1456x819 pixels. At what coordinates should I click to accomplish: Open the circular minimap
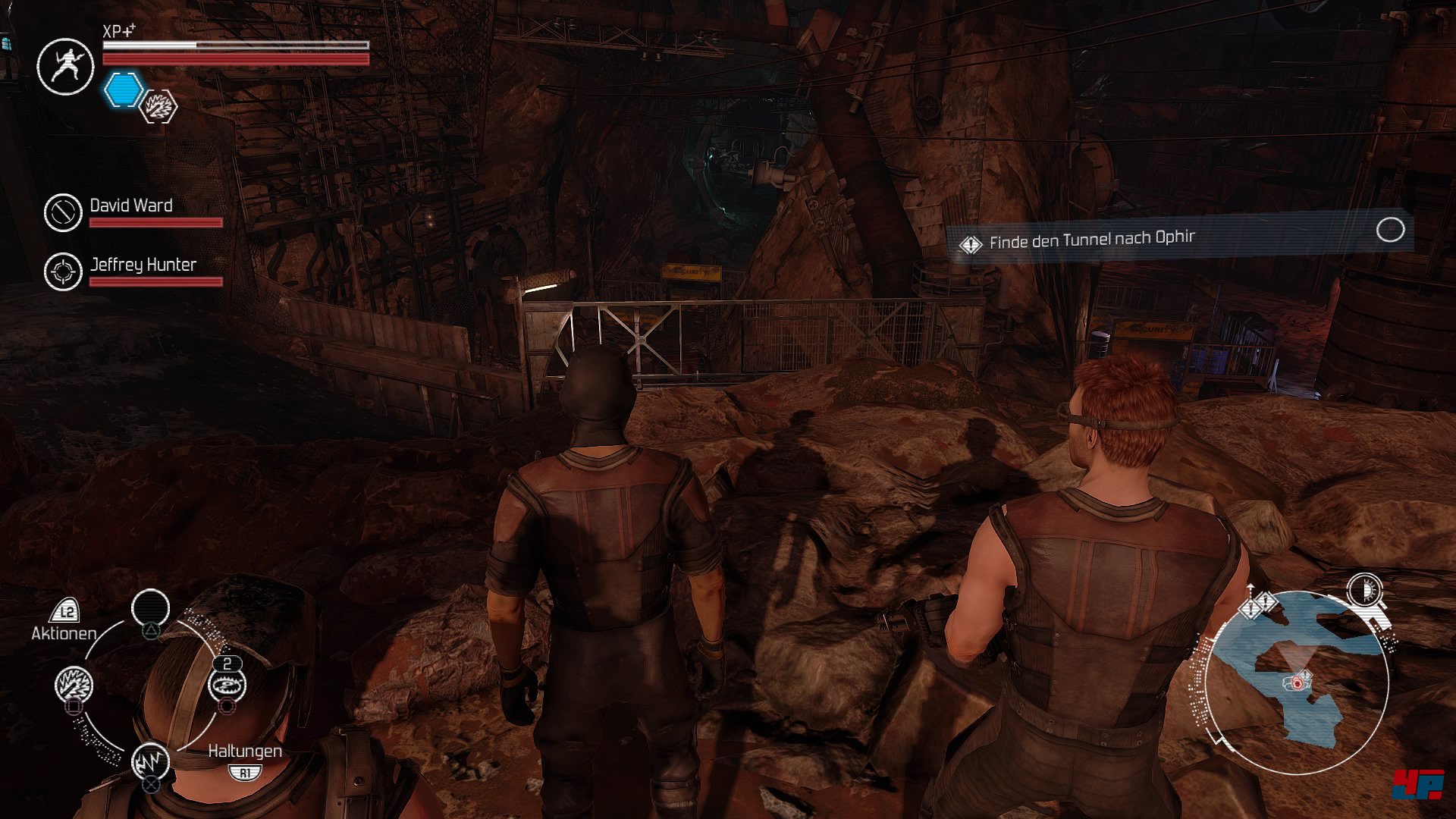(x=1298, y=682)
